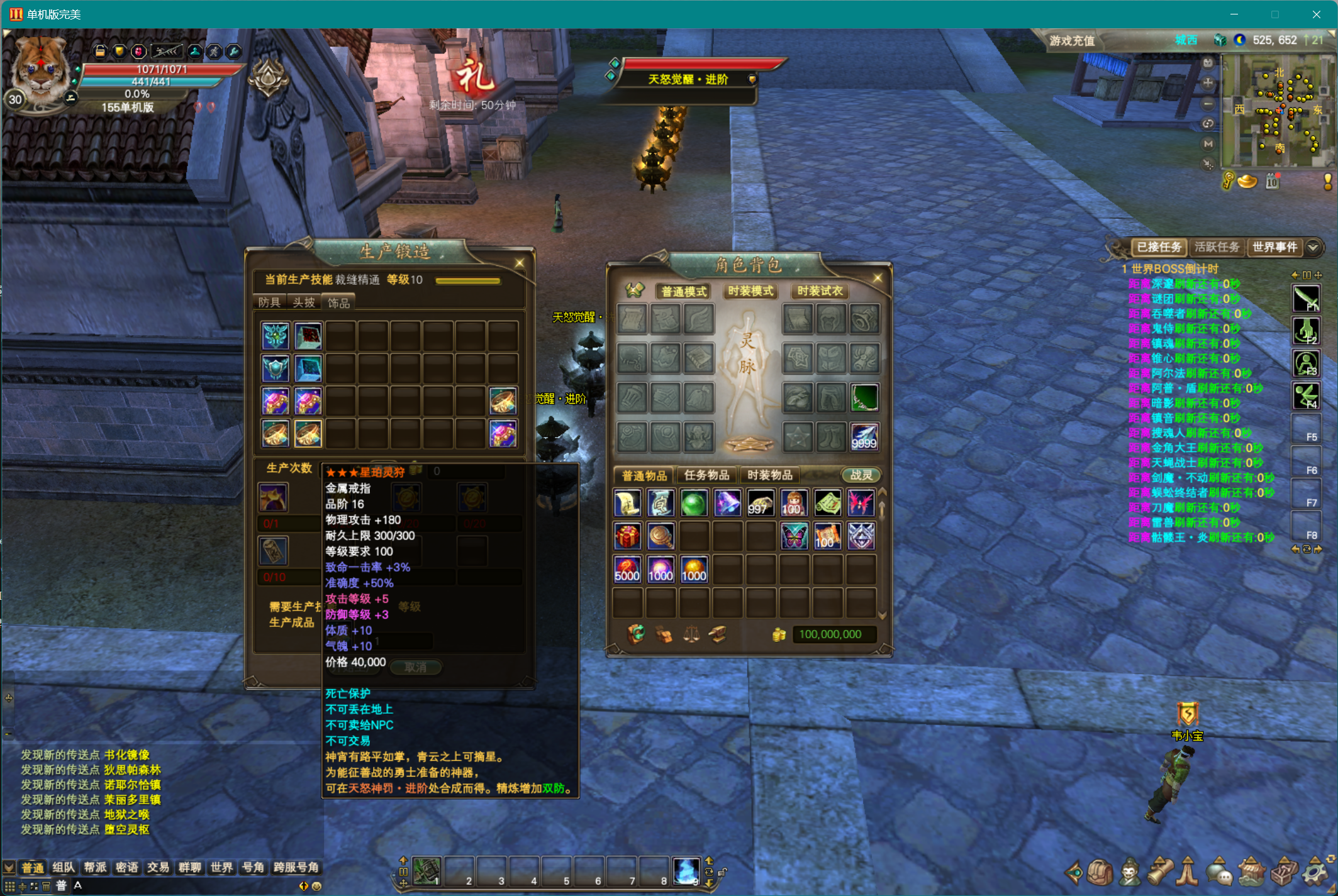1338x896 pixels.
Task: Select the 饰品 crafting tab
Action: pos(338,303)
